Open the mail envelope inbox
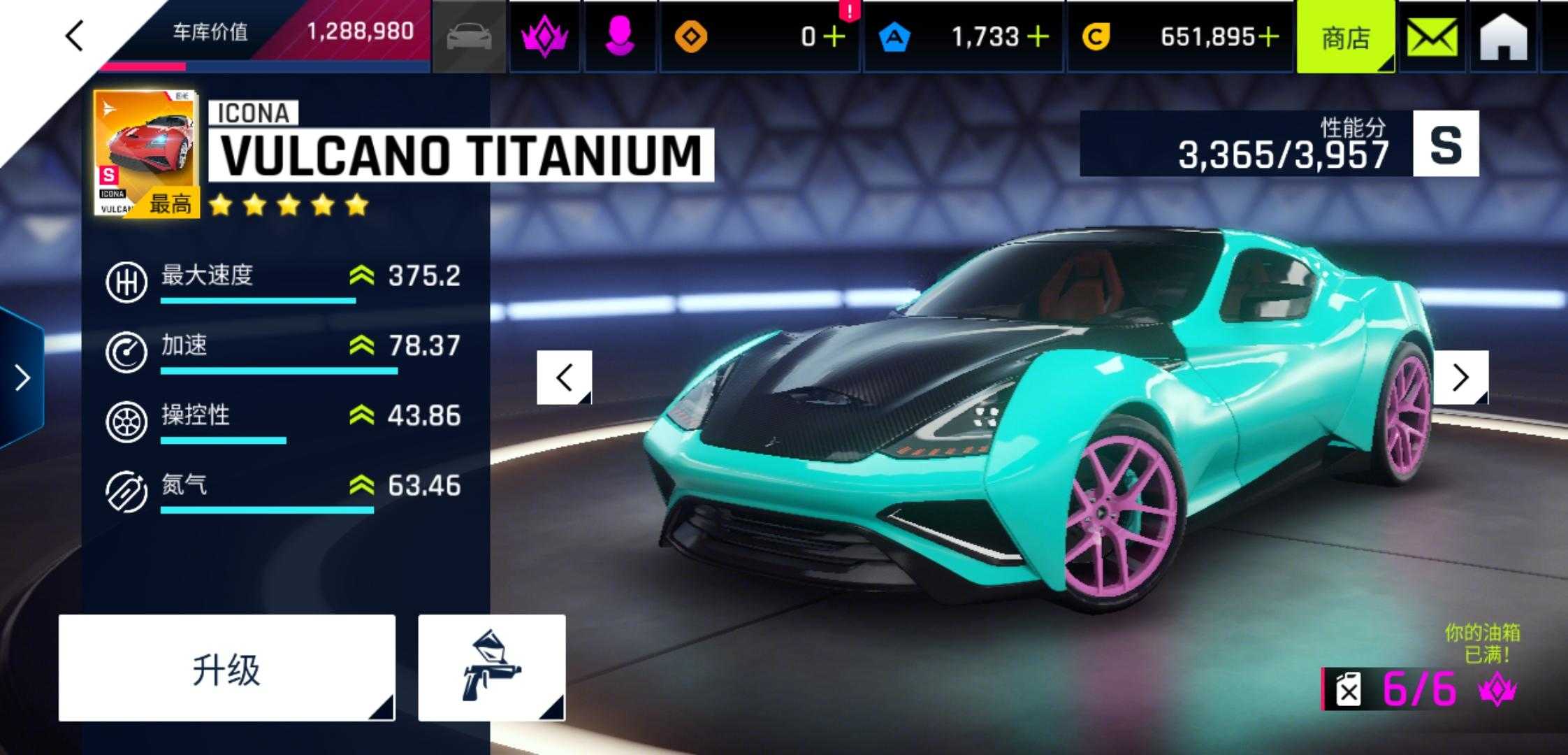This screenshot has width=1568, height=755. click(x=1432, y=36)
